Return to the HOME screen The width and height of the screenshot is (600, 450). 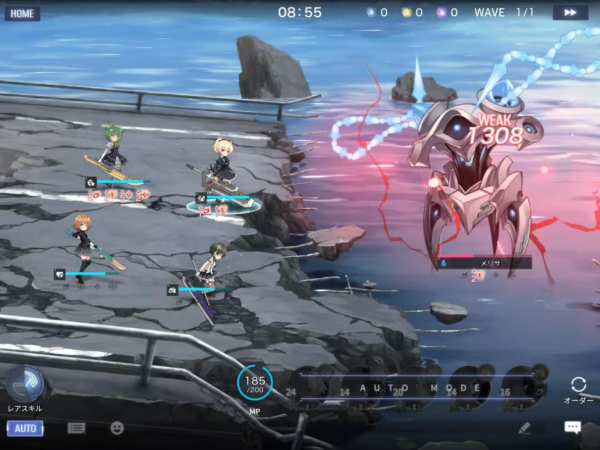coord(22,13)
